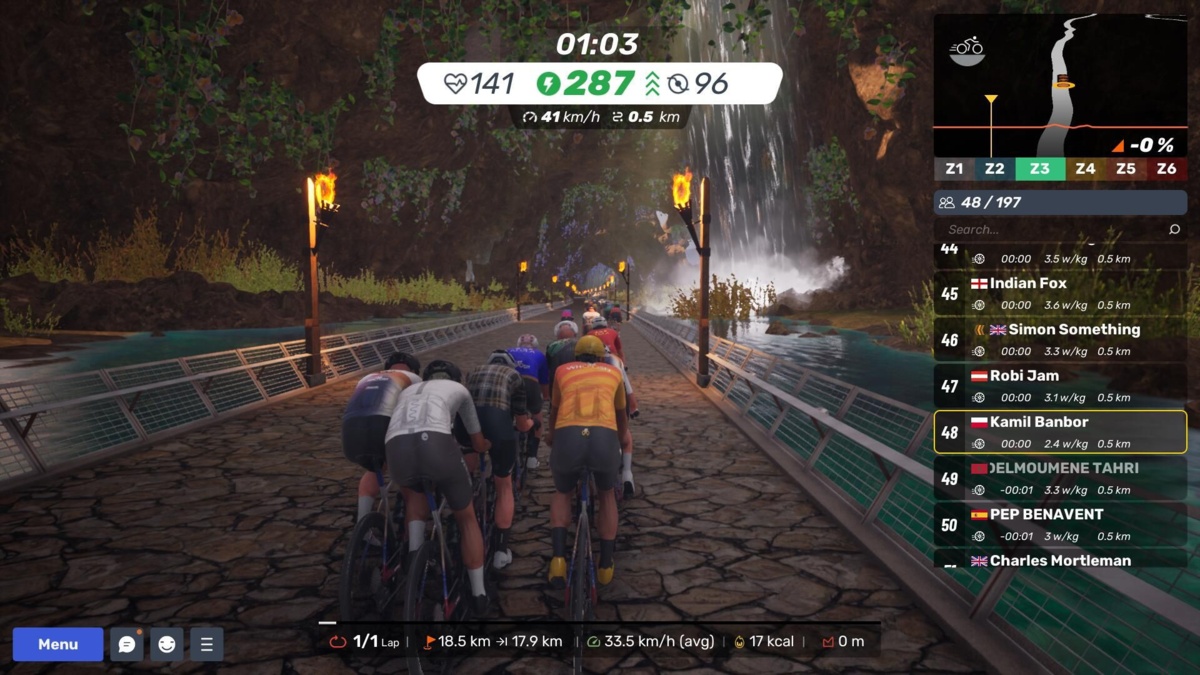Viewport: 1200px width, 675px height.
Task: Choose DELMOUMENE TAHRI in the riders list
Action: tap(1060, 478)
